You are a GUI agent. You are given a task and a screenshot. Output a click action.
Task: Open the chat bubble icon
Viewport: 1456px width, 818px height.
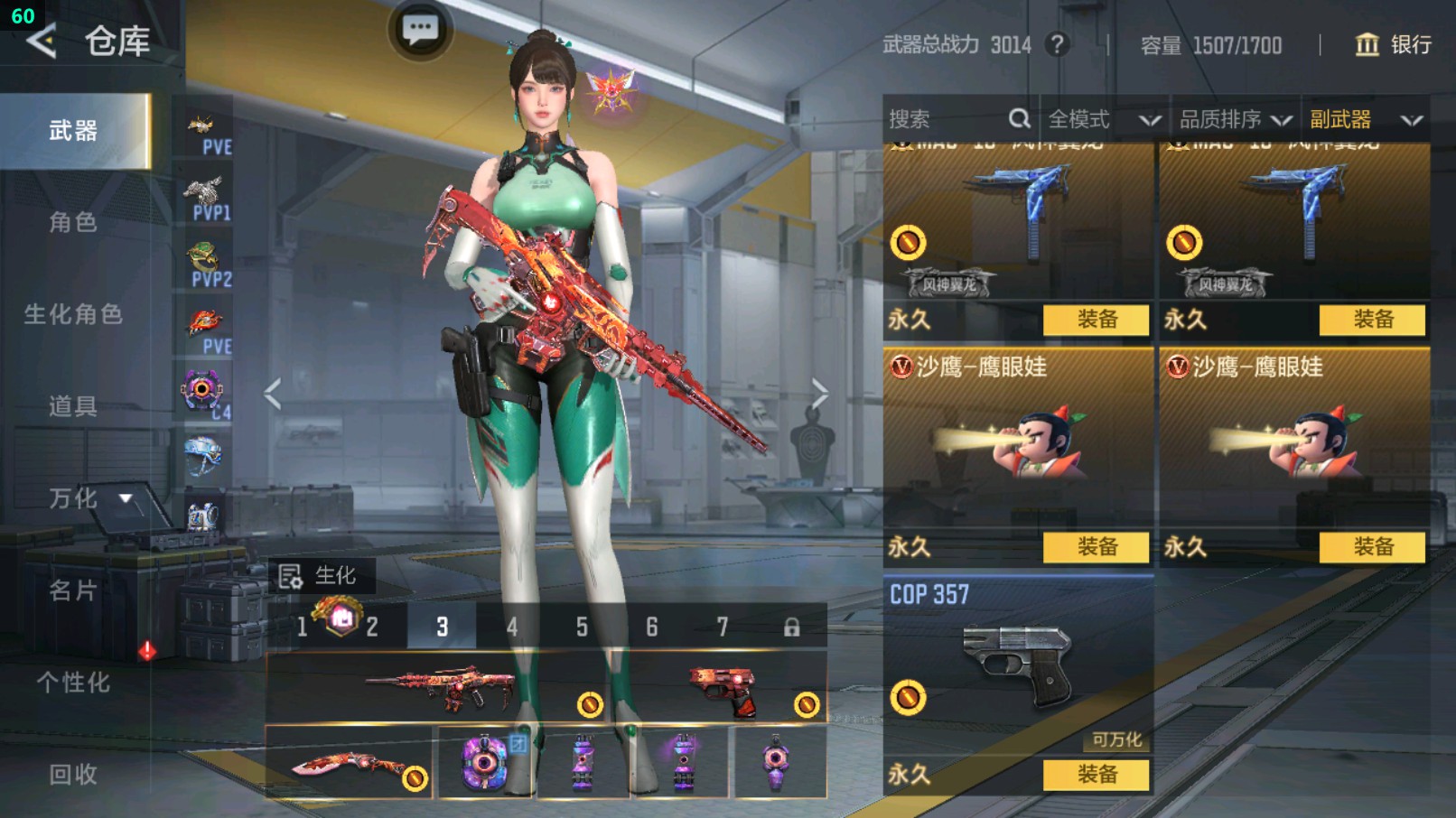420,30
